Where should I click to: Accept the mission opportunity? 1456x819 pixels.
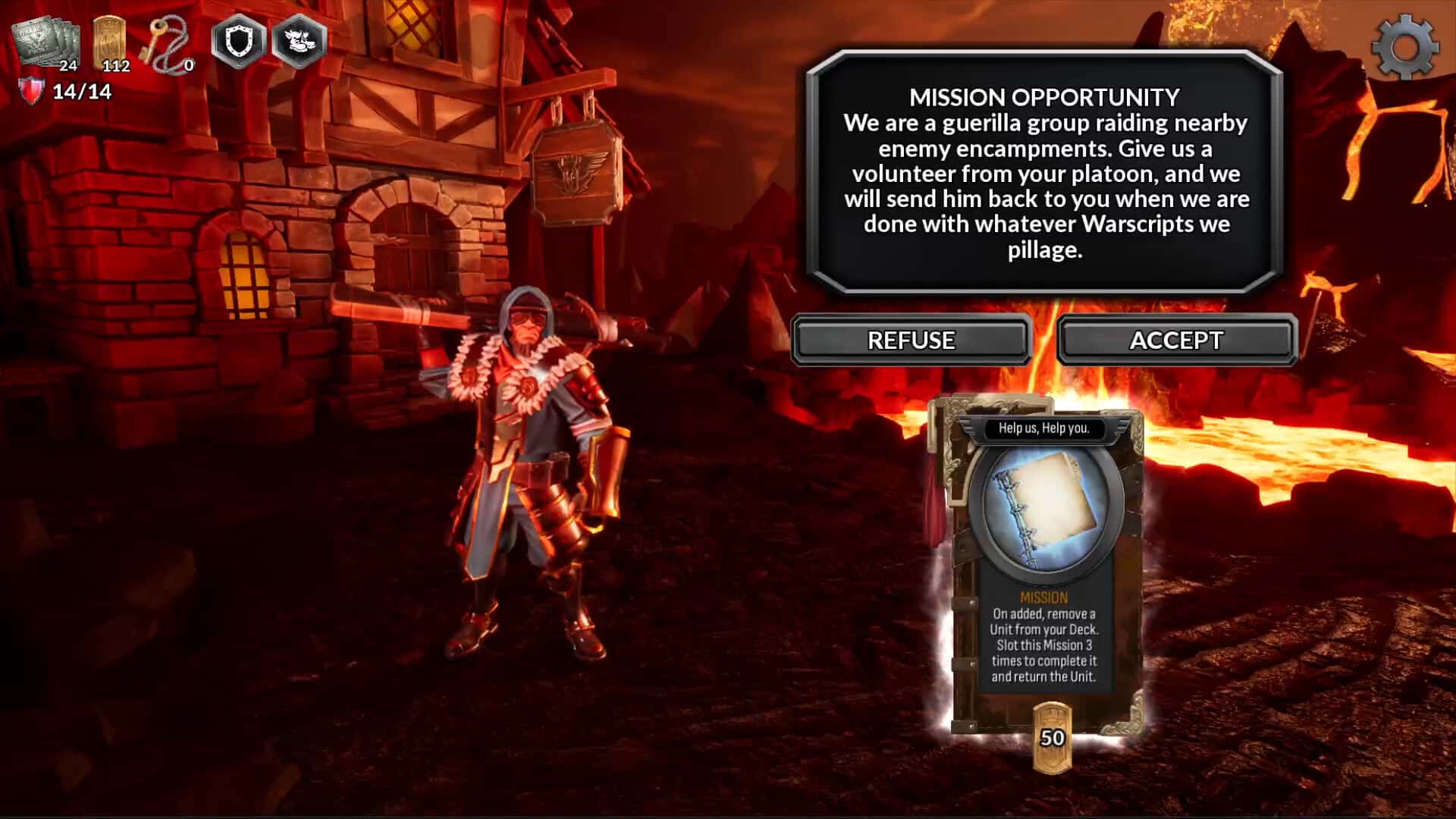1176,340
